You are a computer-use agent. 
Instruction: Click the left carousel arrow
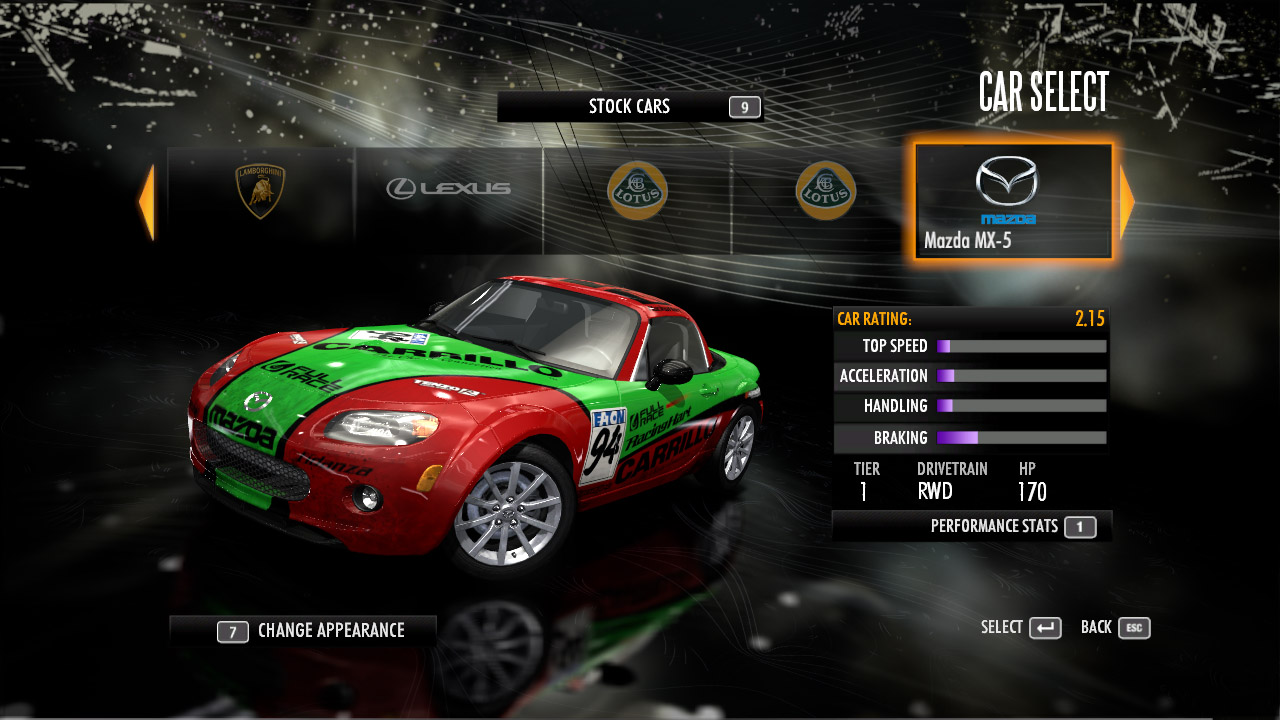[x=147, y=202]
